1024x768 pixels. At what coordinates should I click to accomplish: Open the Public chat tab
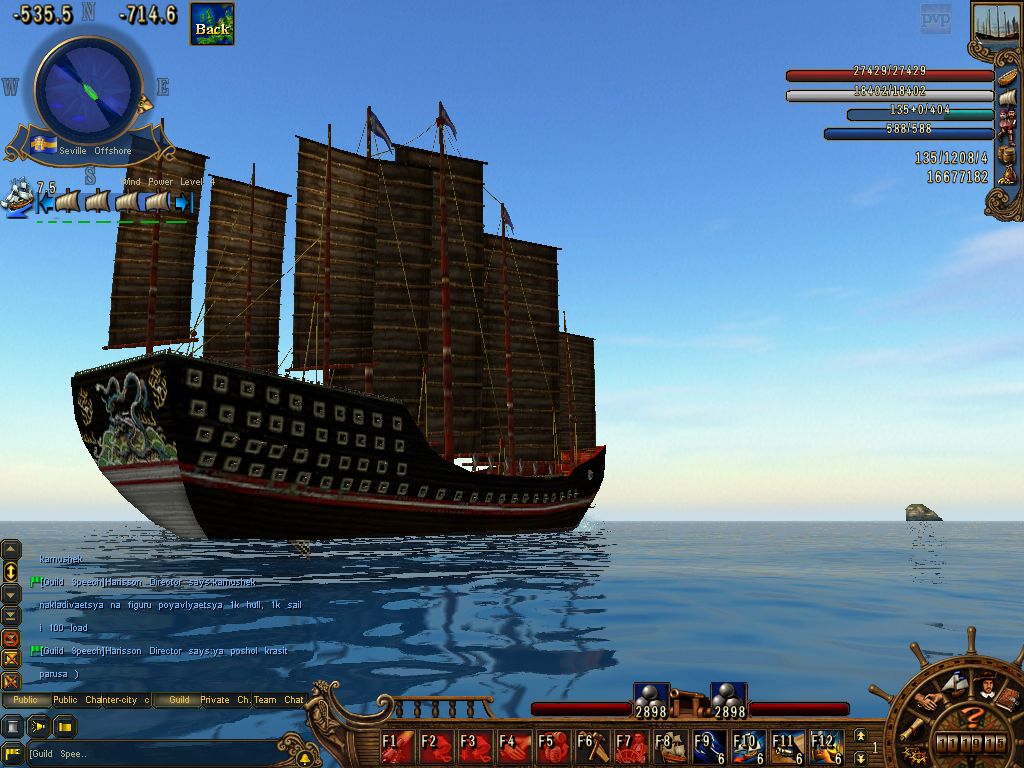pos(25,700)
